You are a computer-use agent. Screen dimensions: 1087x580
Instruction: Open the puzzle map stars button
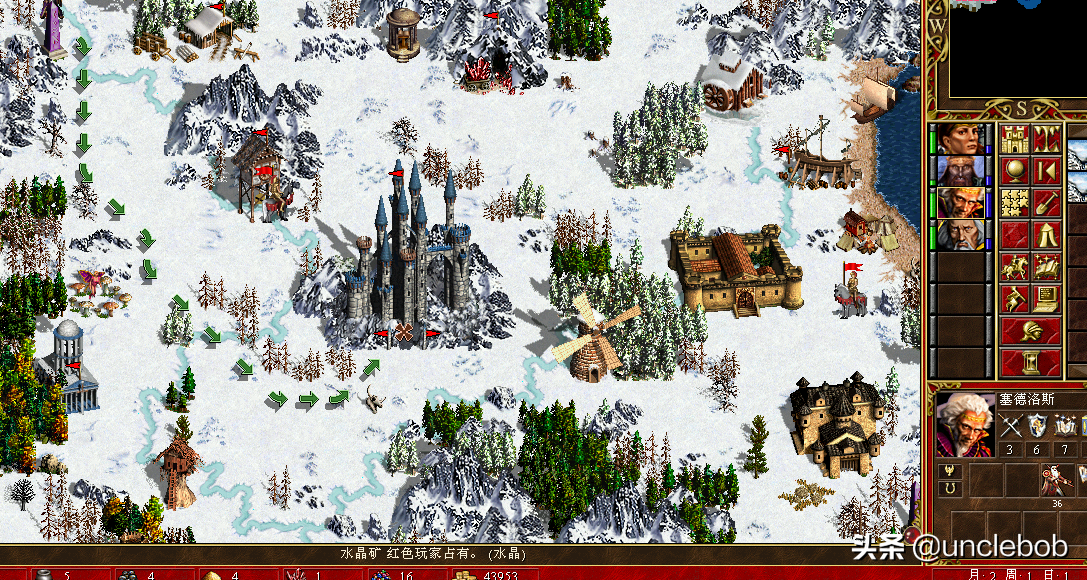click(x=1015, y=202)
